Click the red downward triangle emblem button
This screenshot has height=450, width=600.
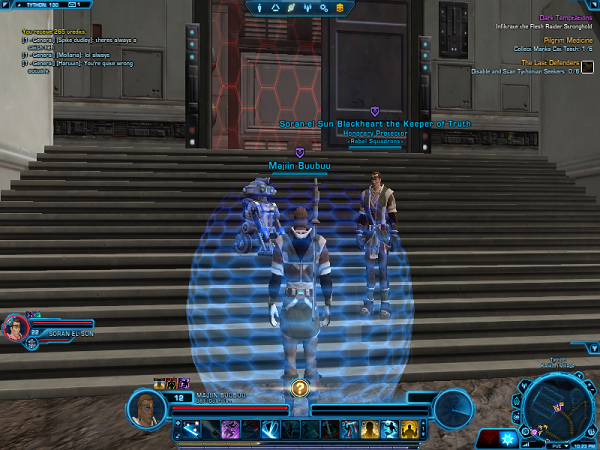[489, 437]
